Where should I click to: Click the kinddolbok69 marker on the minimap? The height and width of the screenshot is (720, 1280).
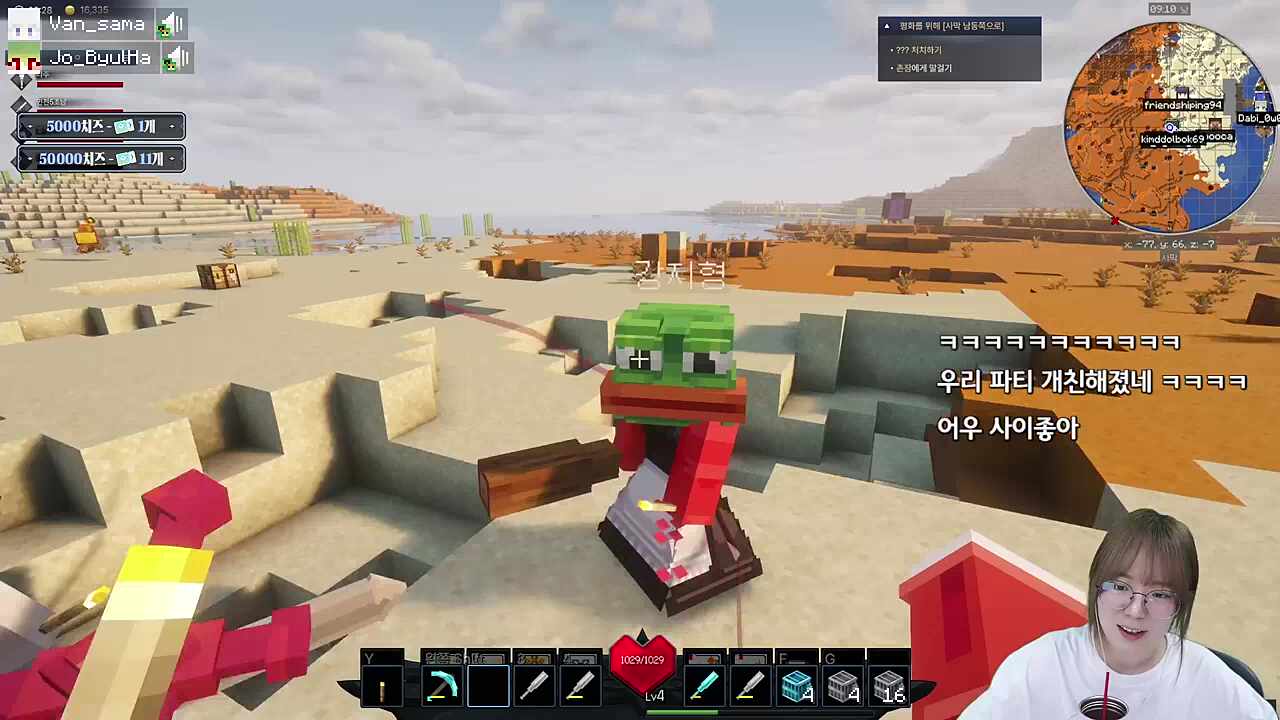(x=1172, y=139)
